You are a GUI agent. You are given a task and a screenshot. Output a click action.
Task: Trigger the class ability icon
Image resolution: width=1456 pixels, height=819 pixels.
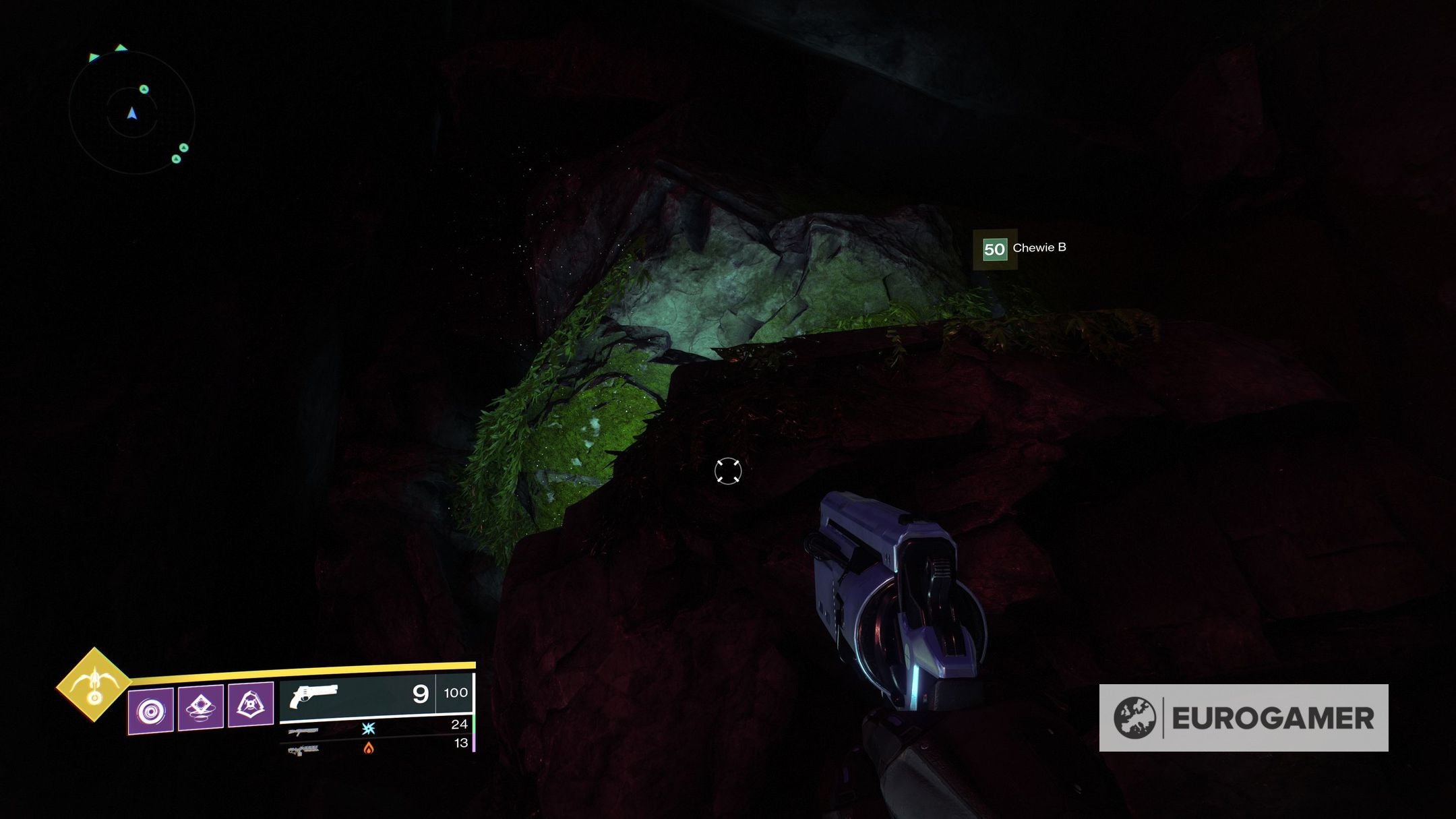[251, 704]
